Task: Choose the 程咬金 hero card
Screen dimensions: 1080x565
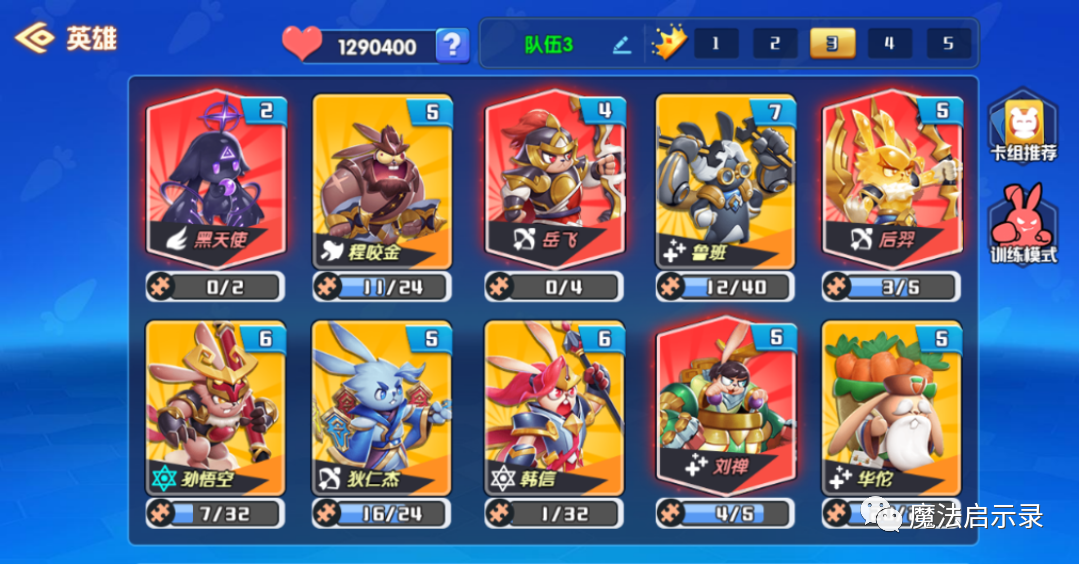Action: point(382,180)
